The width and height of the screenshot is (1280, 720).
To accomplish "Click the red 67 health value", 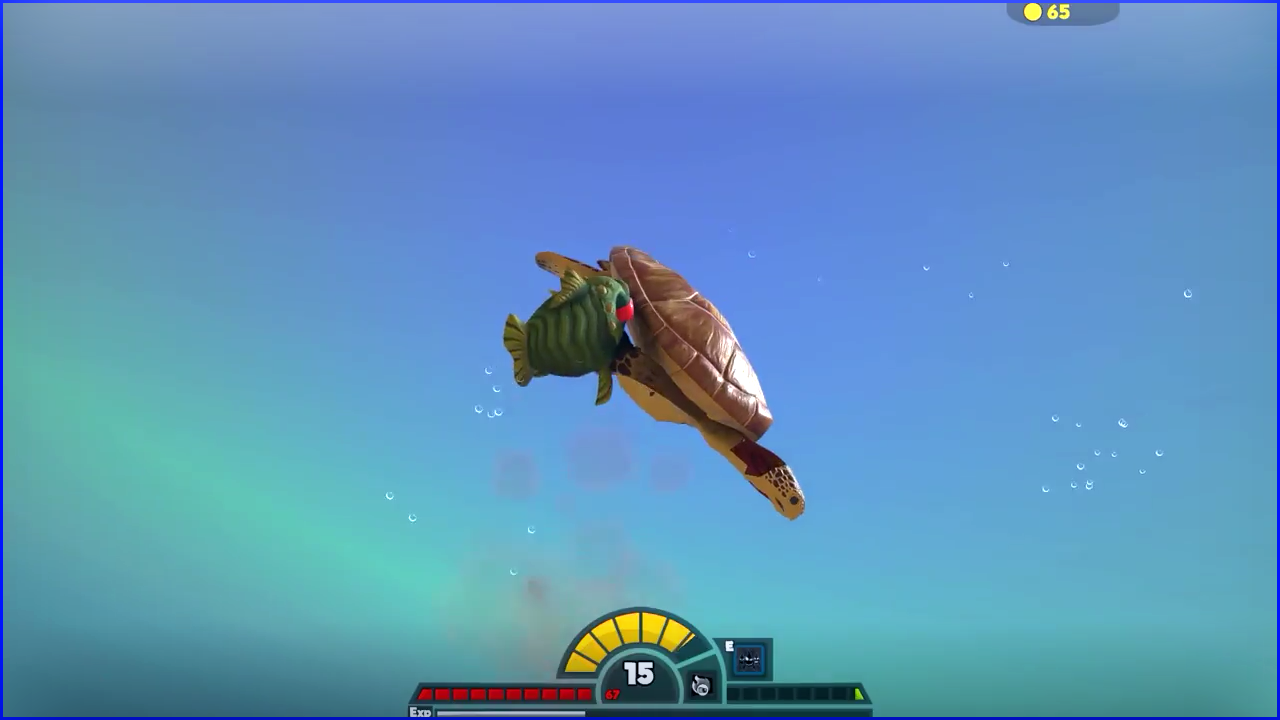I will point(611,694).
